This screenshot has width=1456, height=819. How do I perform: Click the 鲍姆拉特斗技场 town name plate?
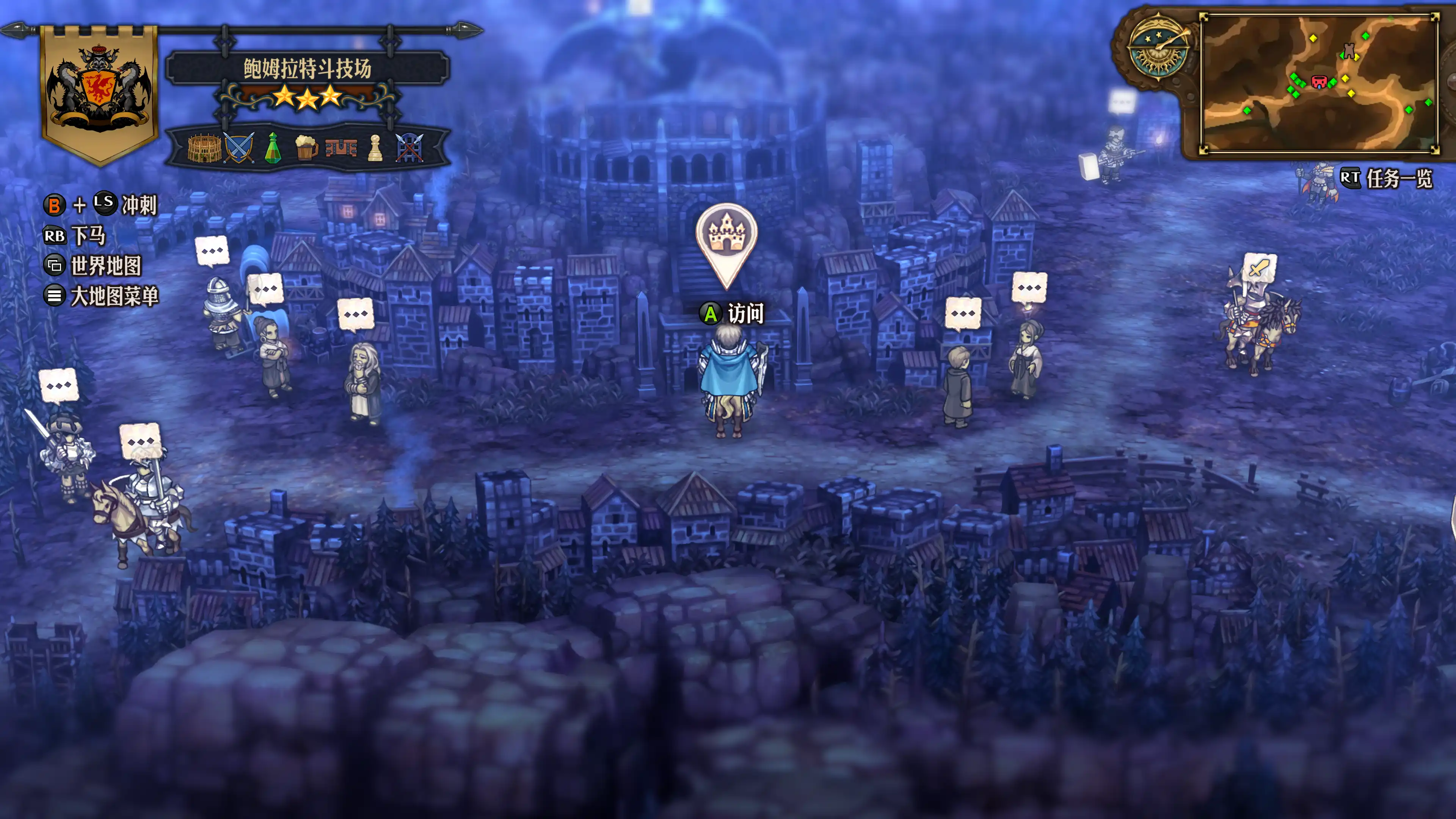pos(308,68)
